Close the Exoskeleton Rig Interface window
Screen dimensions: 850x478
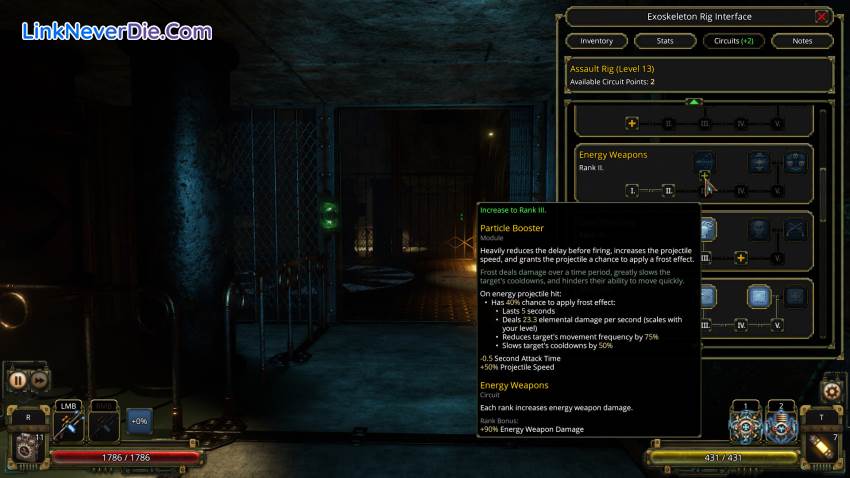(x=821, y=16)
